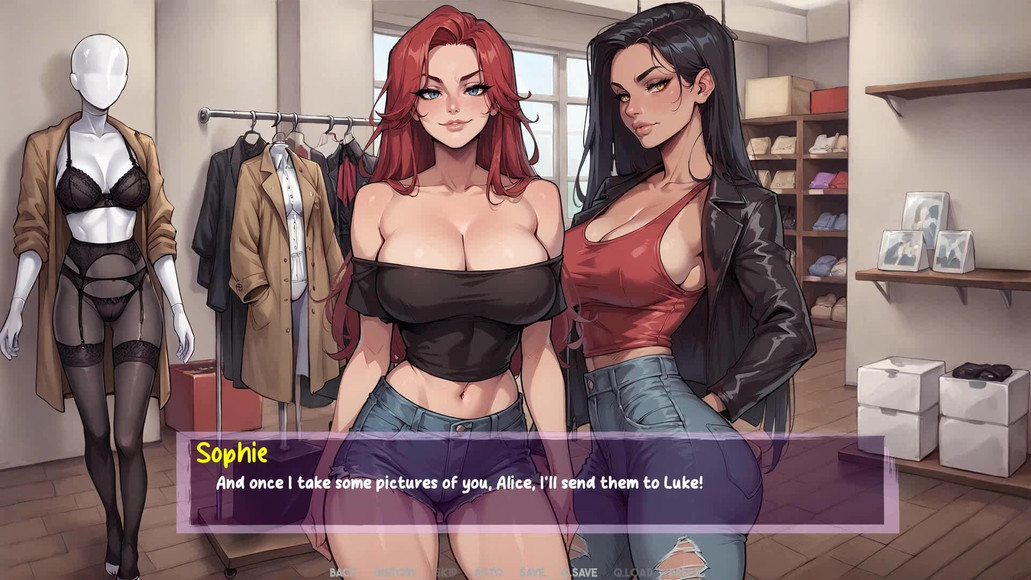Screen dimensions: 1031x580
Task: Open the dialogue History log
Action: pyautogui.click(x=394, y=572)
